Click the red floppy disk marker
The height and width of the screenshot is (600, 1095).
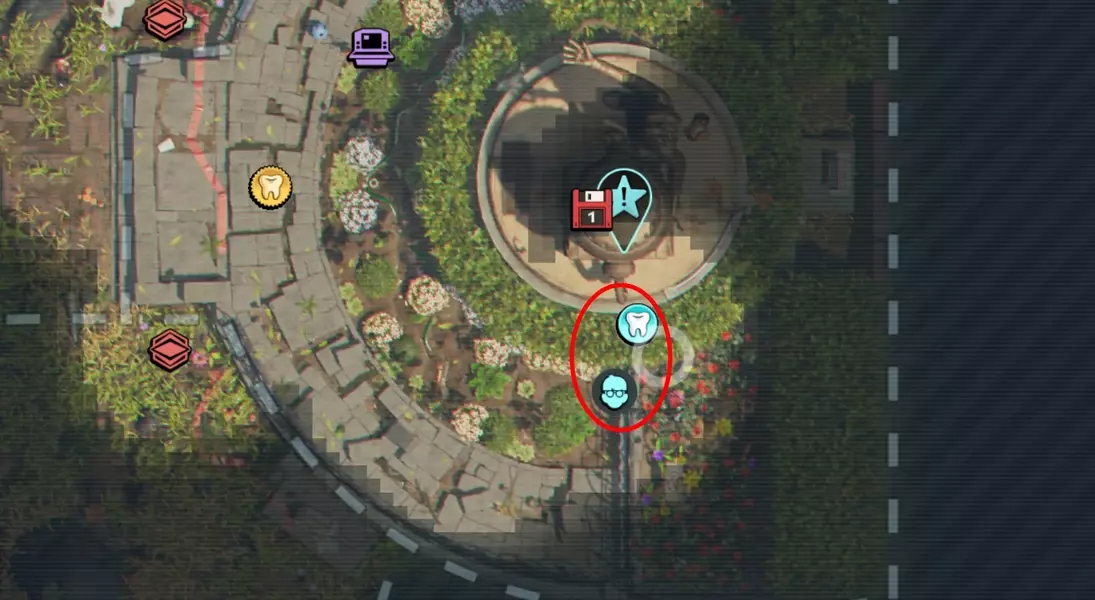coord(591,209)
